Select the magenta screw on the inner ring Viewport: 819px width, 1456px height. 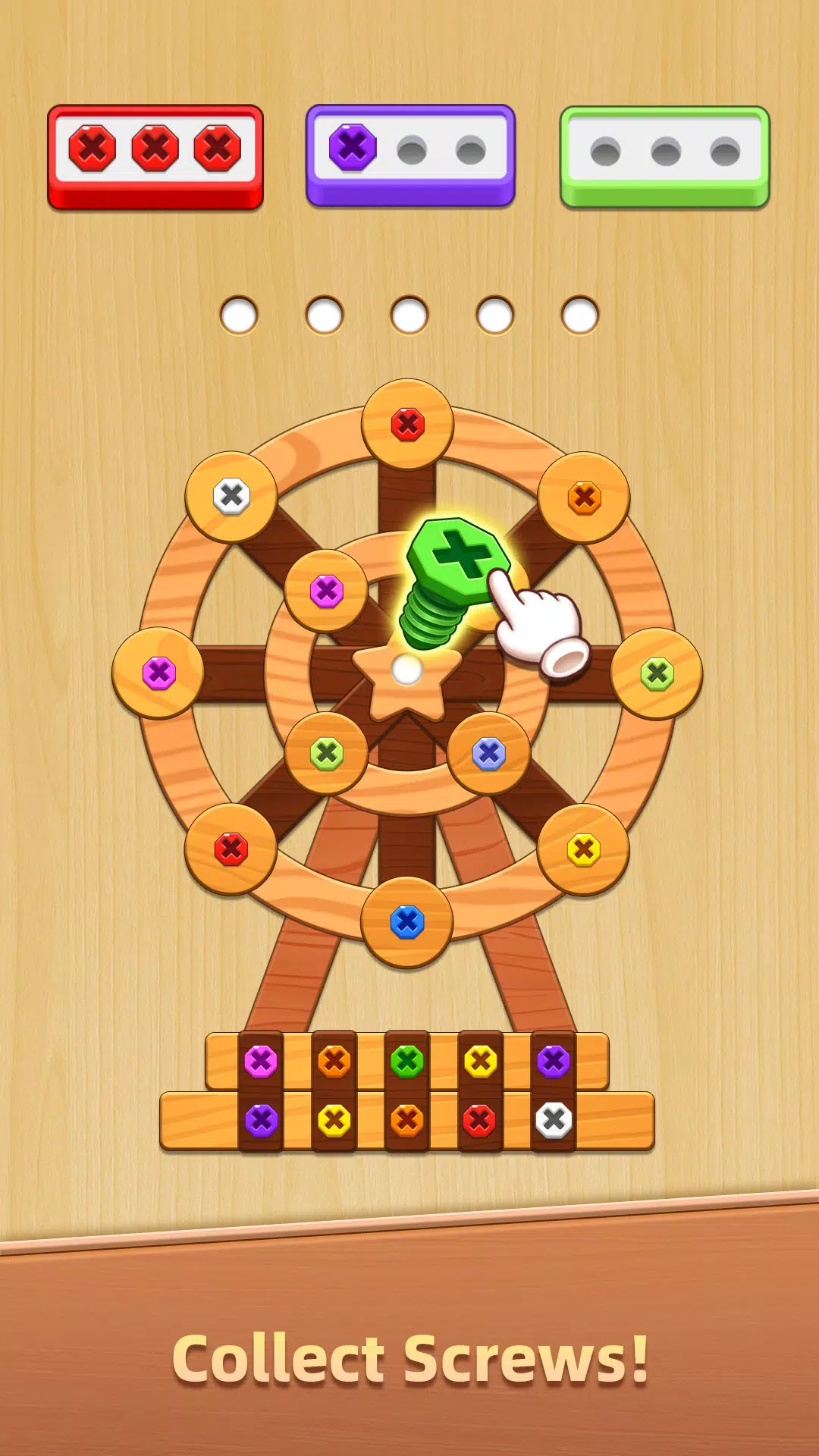click(x=327, y=591)
